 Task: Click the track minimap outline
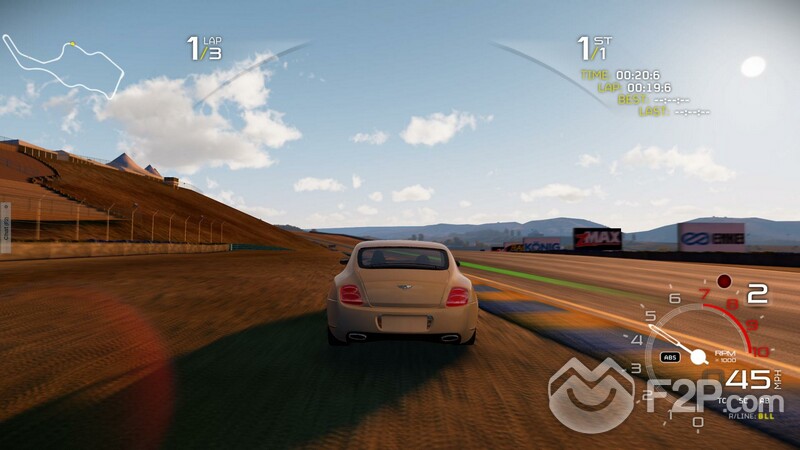pos(62,67)
